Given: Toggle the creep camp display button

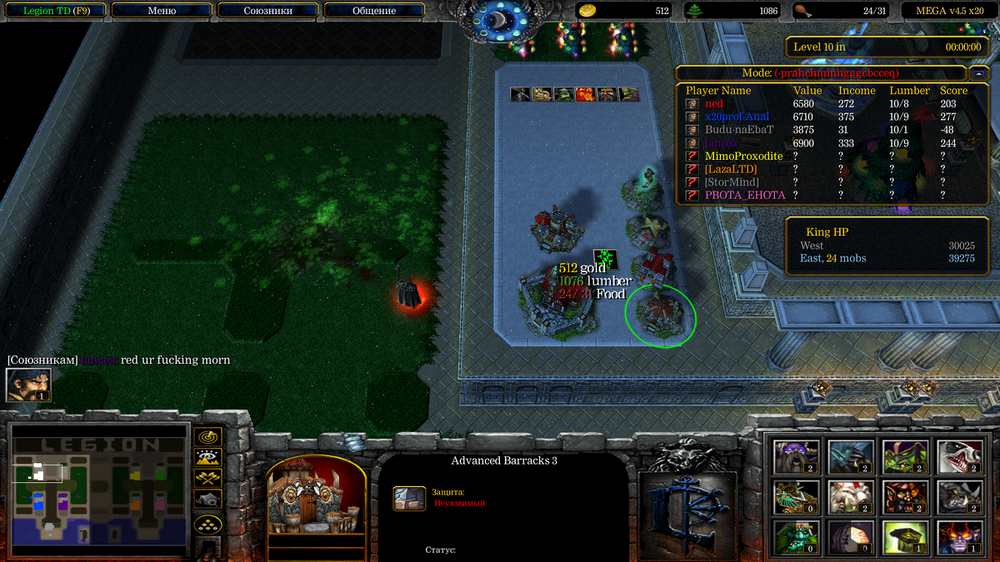Looking at the screenshot, I should click(x=208, y=498).
